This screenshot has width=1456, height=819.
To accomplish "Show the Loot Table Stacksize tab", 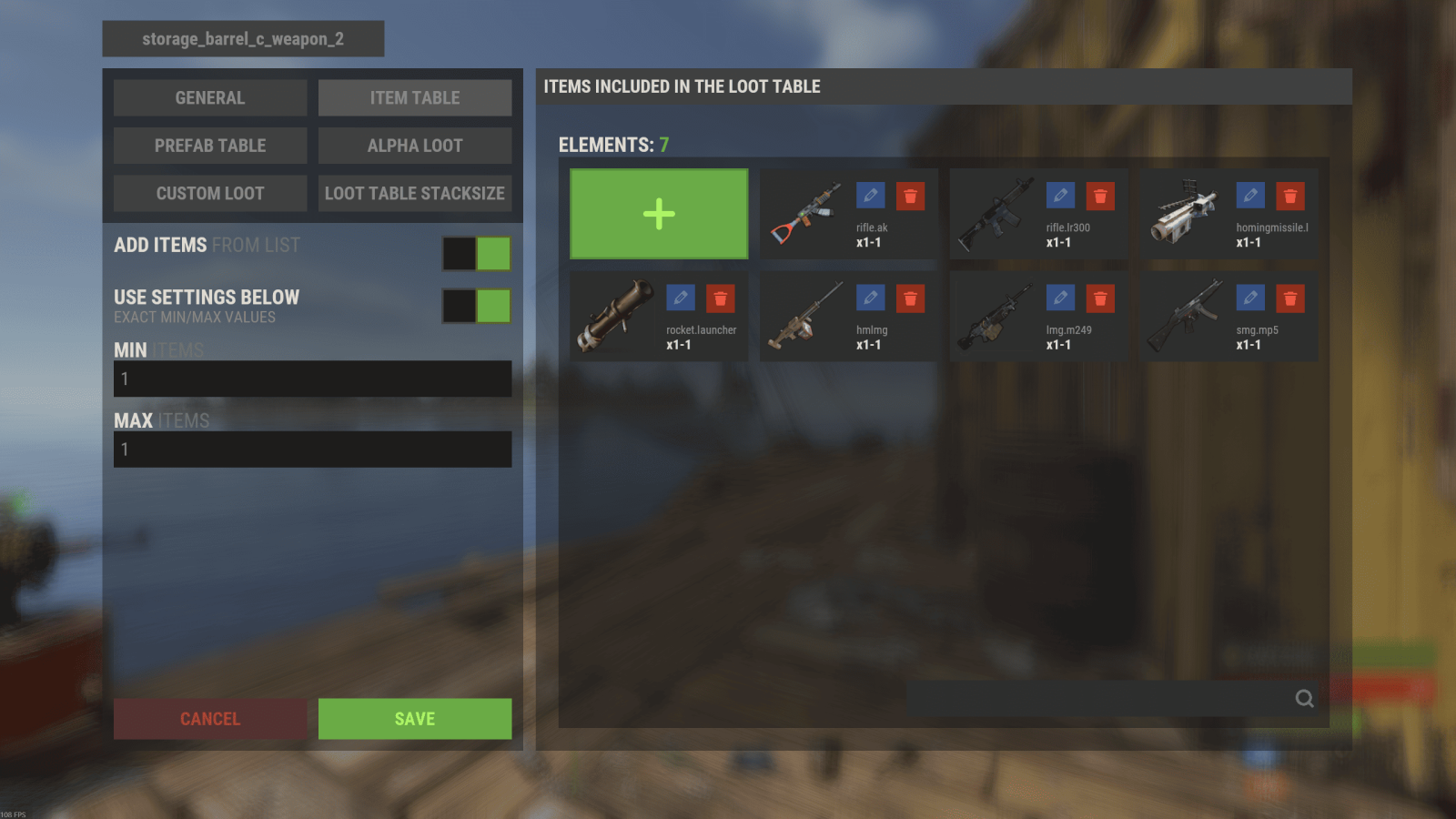I will (415, 194).
